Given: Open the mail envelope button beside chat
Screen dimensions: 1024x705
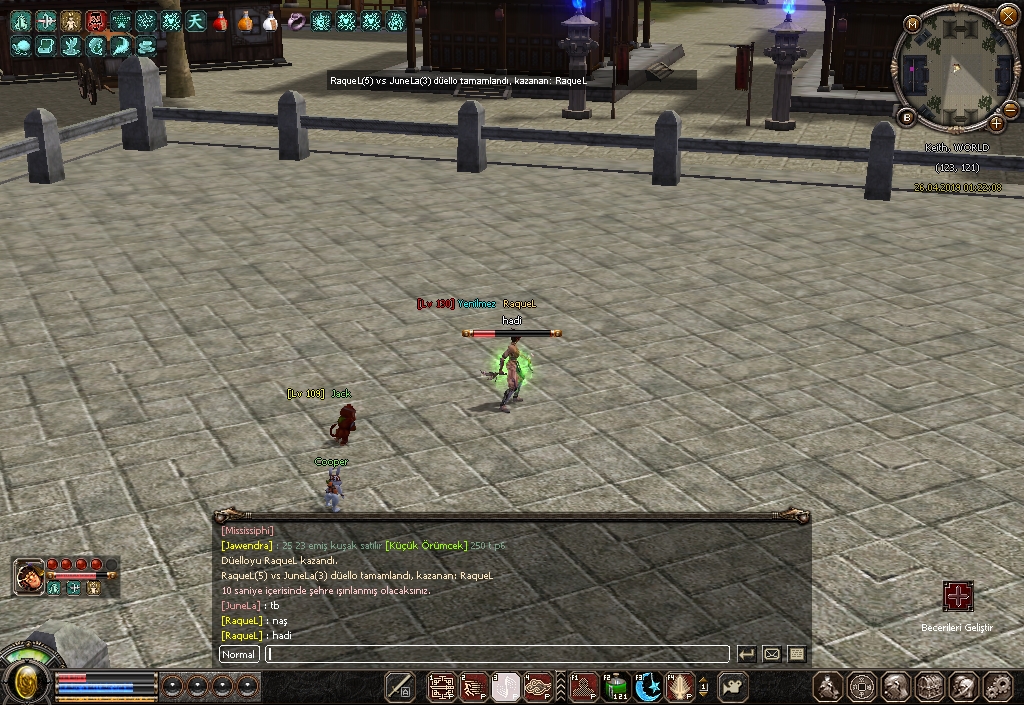Looking at the screenshot, I should [771, 654].
